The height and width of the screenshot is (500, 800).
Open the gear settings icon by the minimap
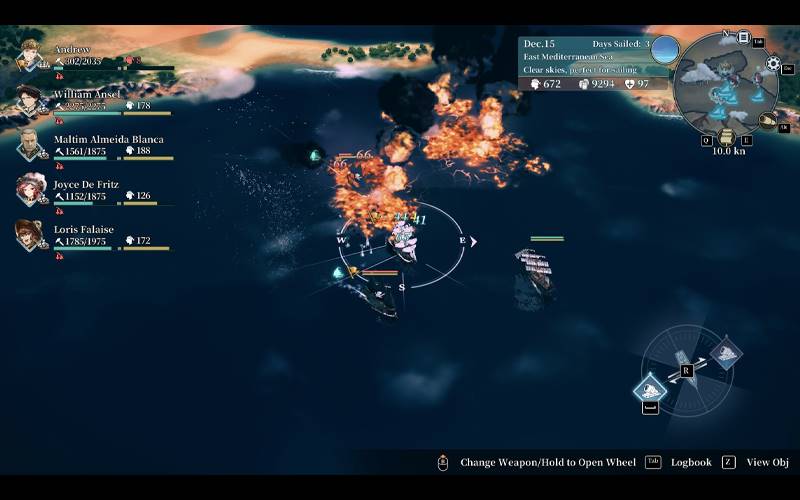click(x=773, y=64)
